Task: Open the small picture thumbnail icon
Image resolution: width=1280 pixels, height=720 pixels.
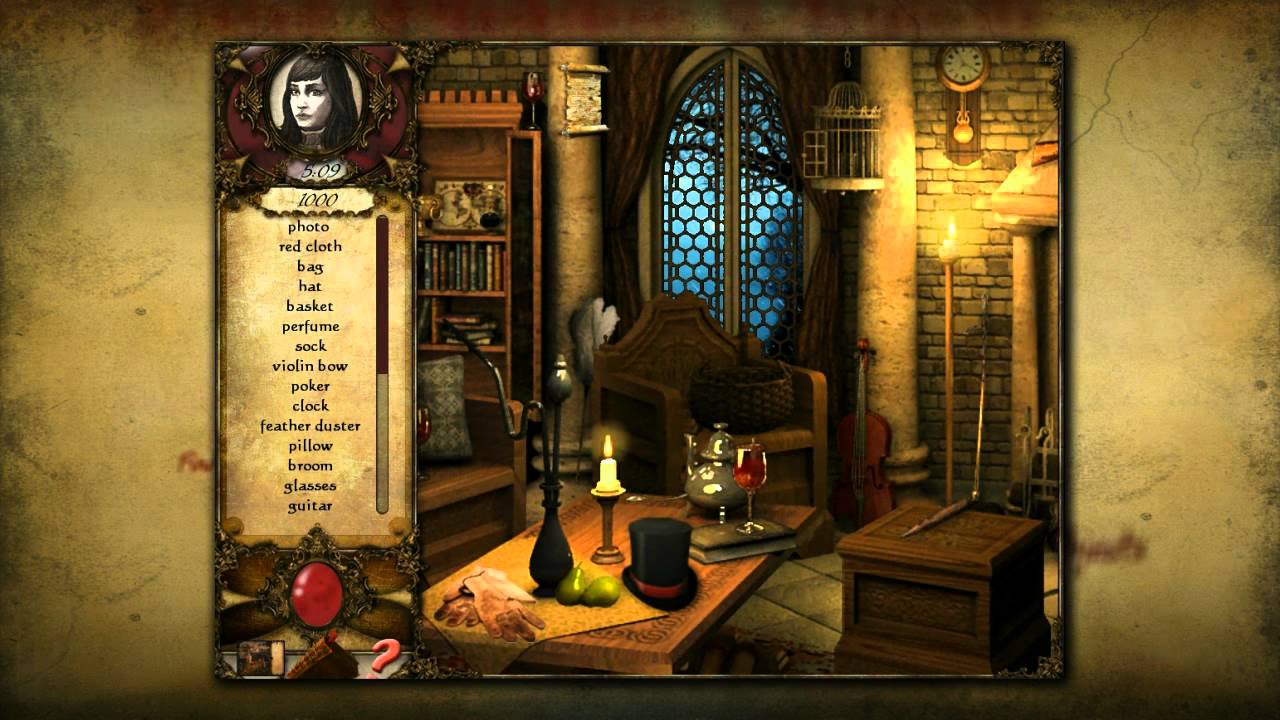Action: click(x=260, y=657)
